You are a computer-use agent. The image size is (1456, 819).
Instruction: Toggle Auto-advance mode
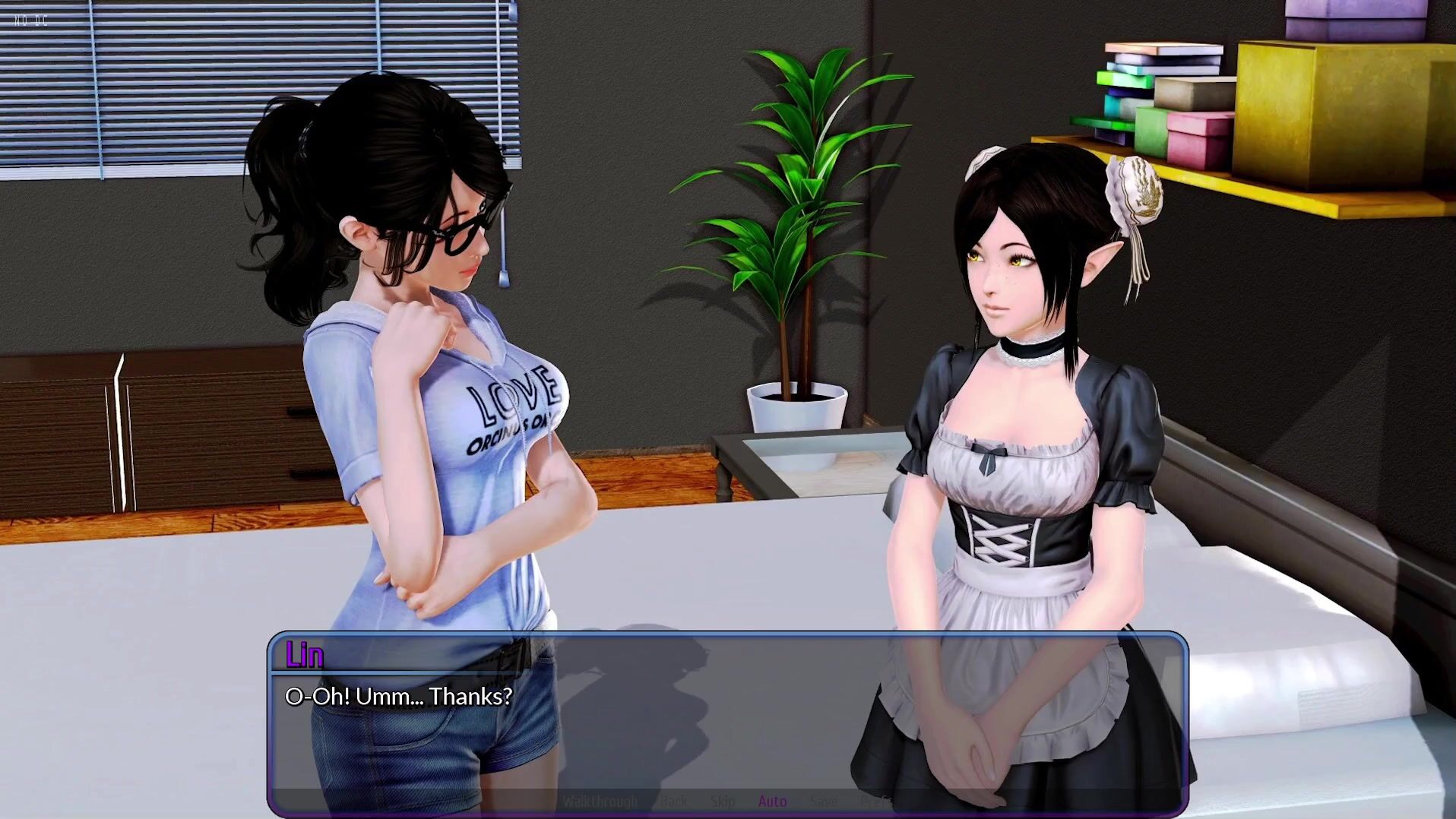click(x=772, y=801)
